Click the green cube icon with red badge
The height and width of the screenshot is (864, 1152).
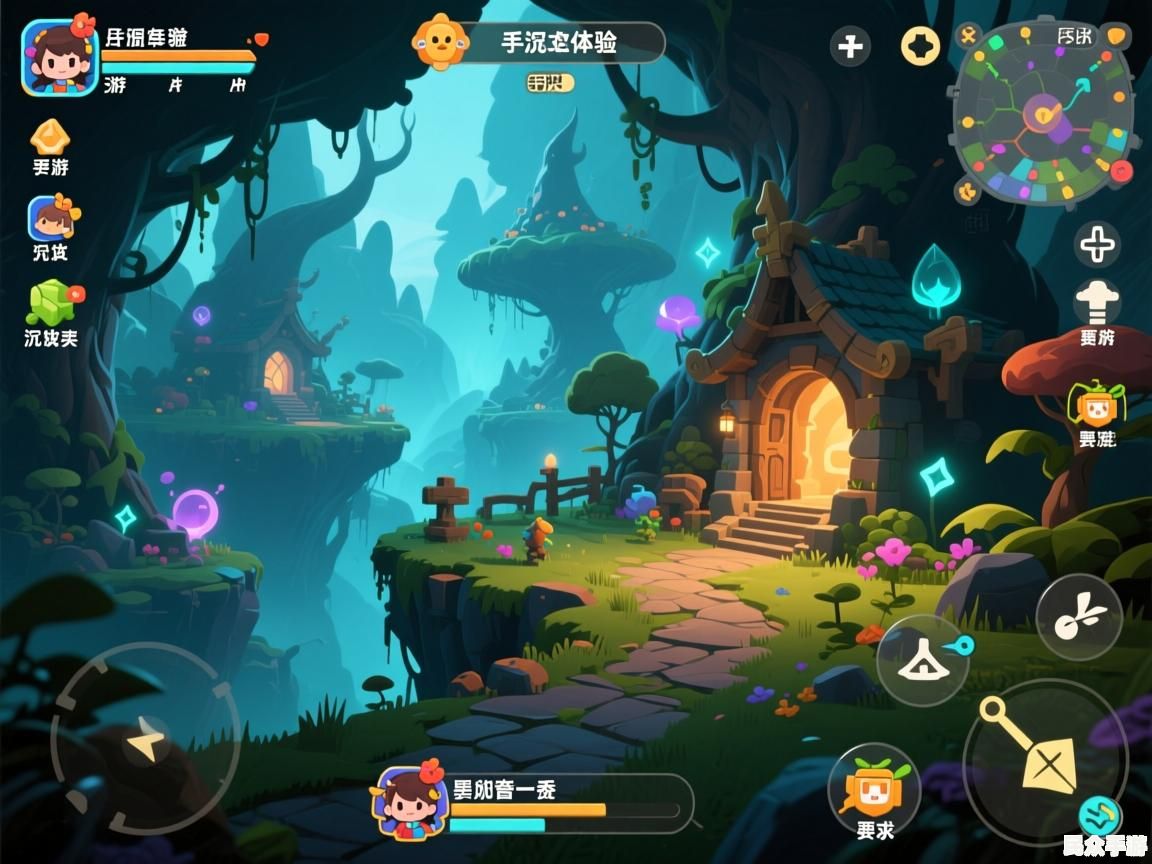pyautogui.click(x=52, y=301)
